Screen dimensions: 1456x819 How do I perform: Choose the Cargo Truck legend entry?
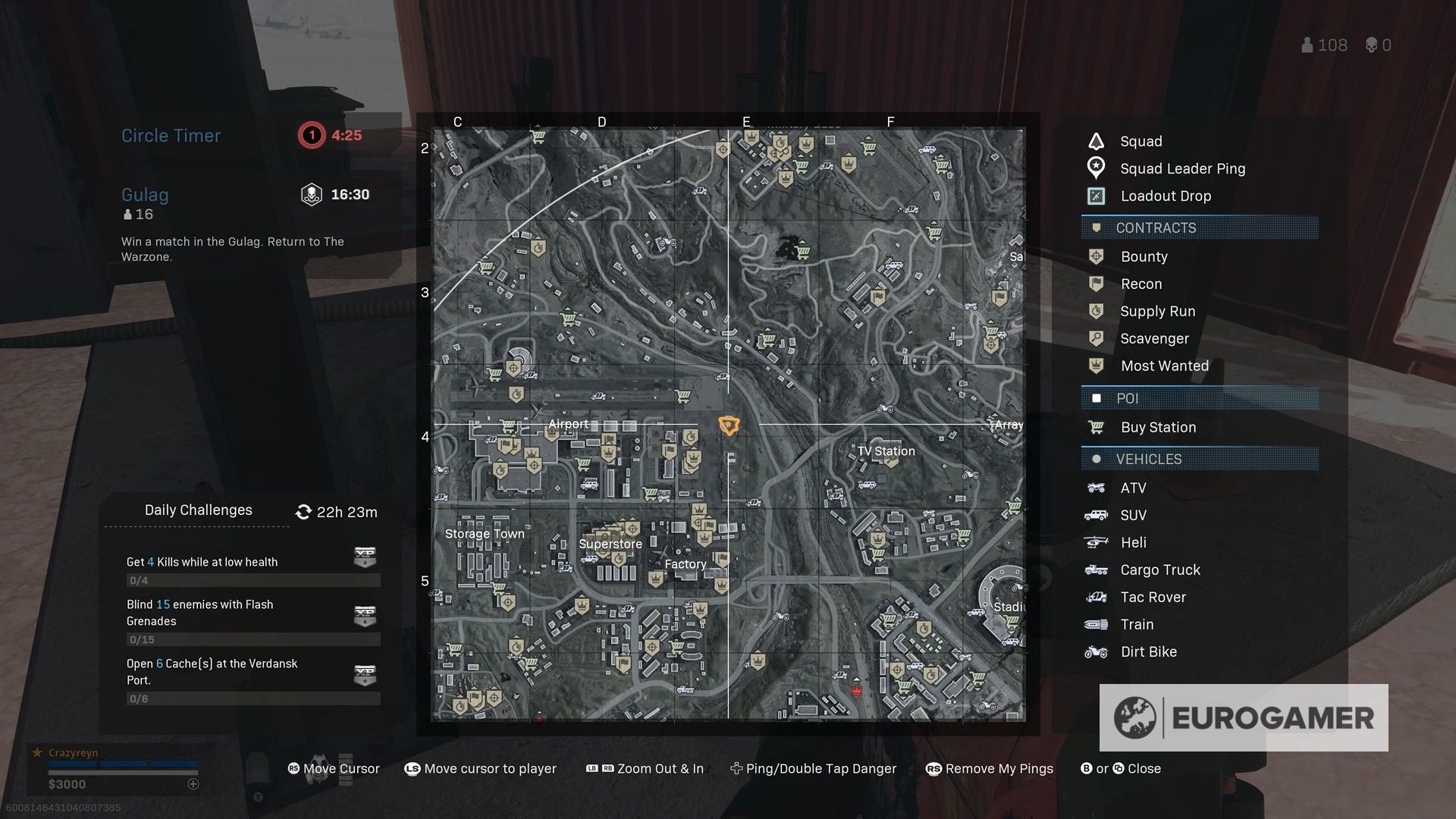1160,570
